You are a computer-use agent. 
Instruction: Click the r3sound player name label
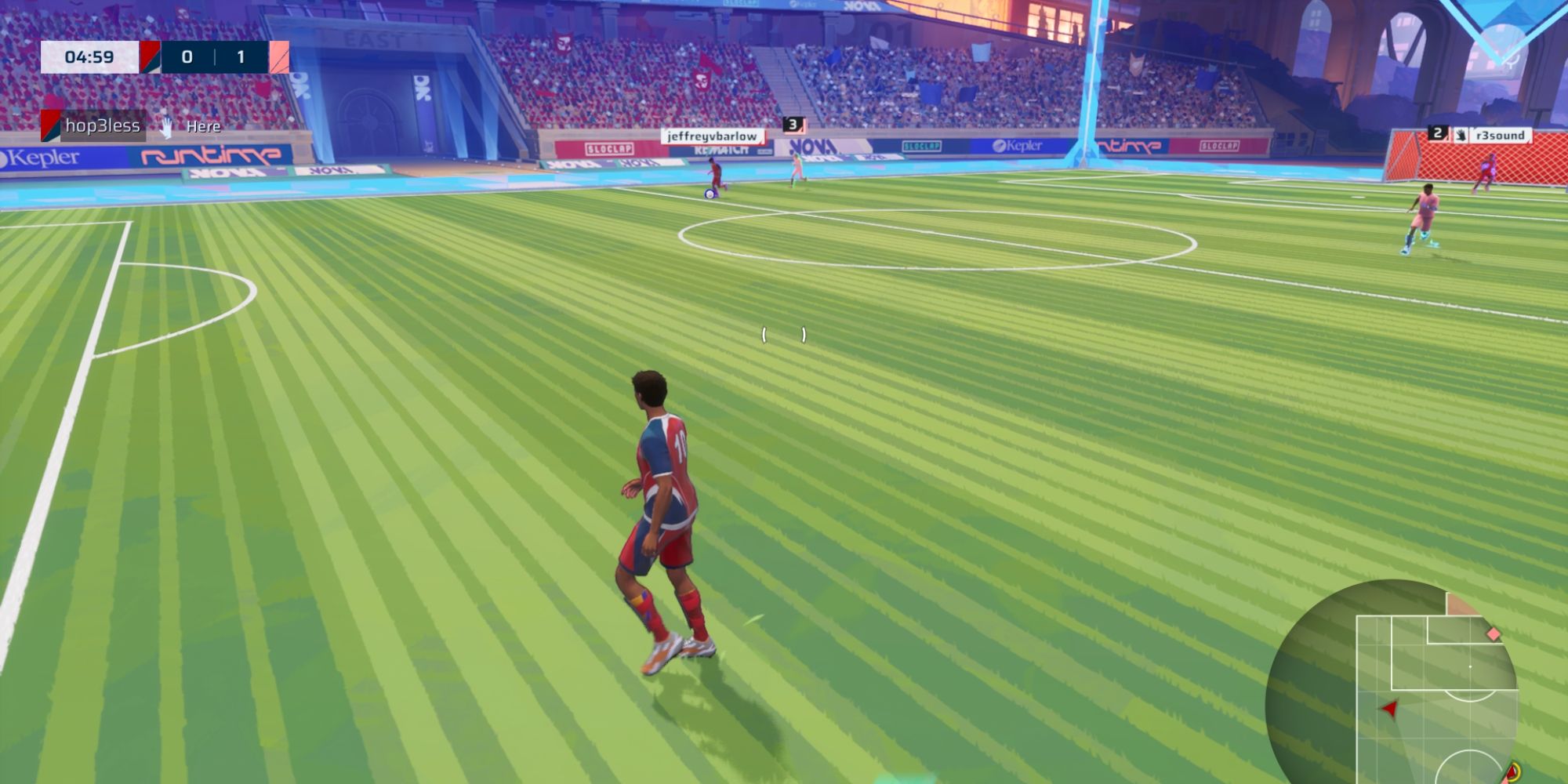click(1503, 135)
